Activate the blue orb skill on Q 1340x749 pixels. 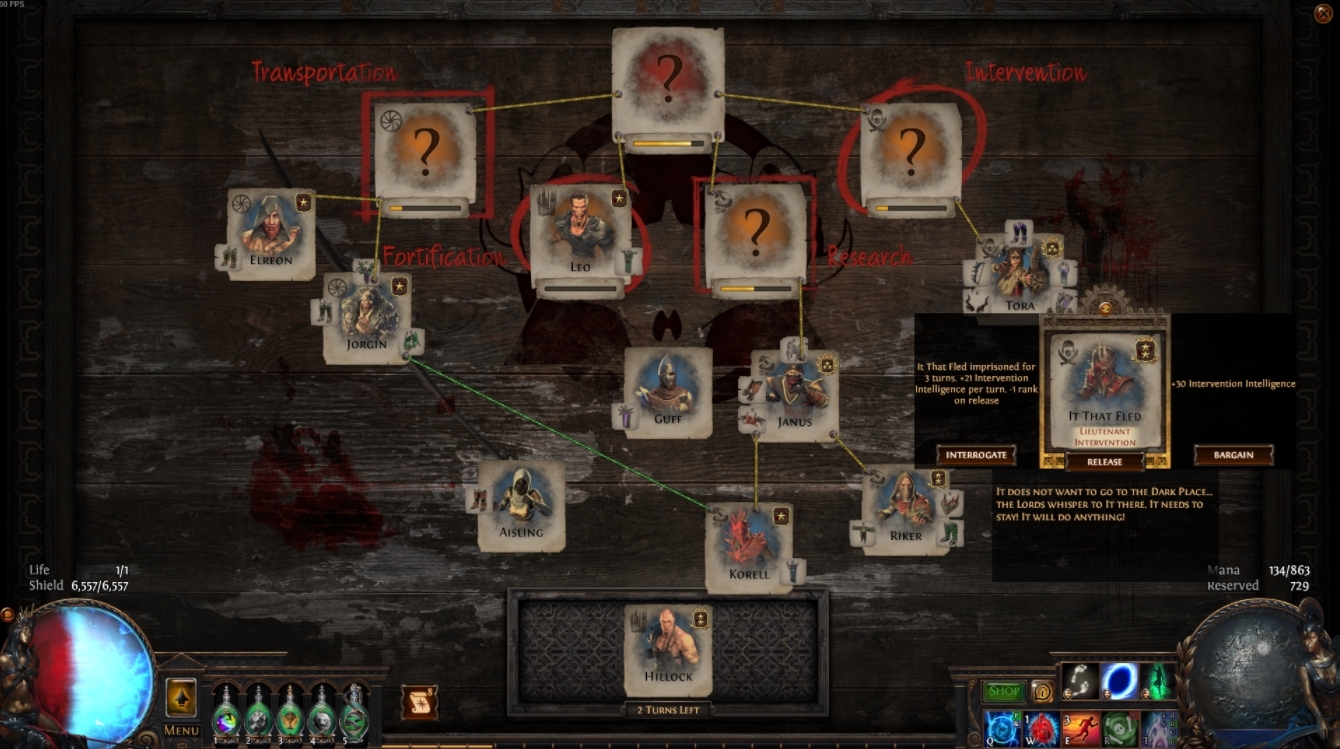pos(1003,730)
